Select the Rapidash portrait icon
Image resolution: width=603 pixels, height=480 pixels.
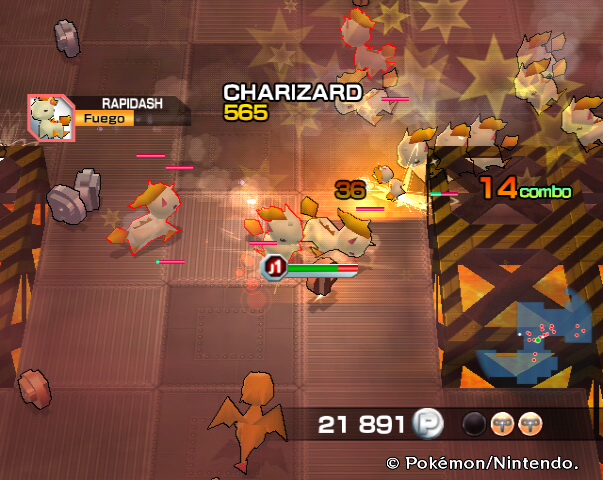coord(49,116)
